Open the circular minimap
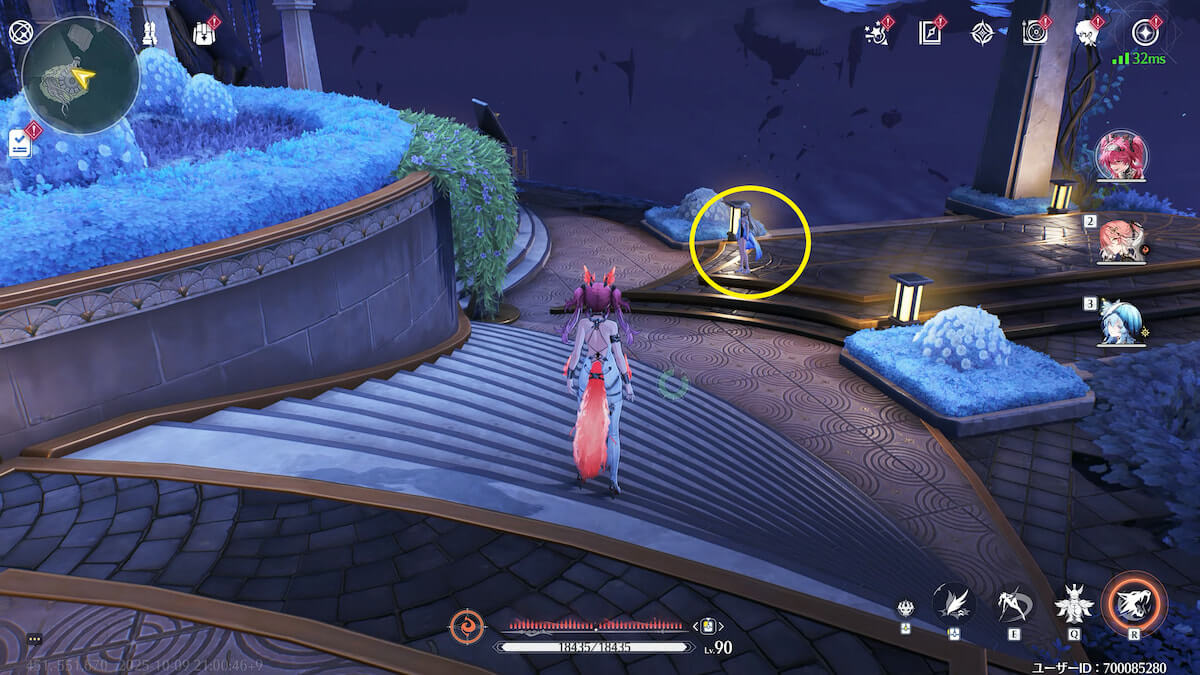The image size is (1200, 675). [x=79, y=75]
